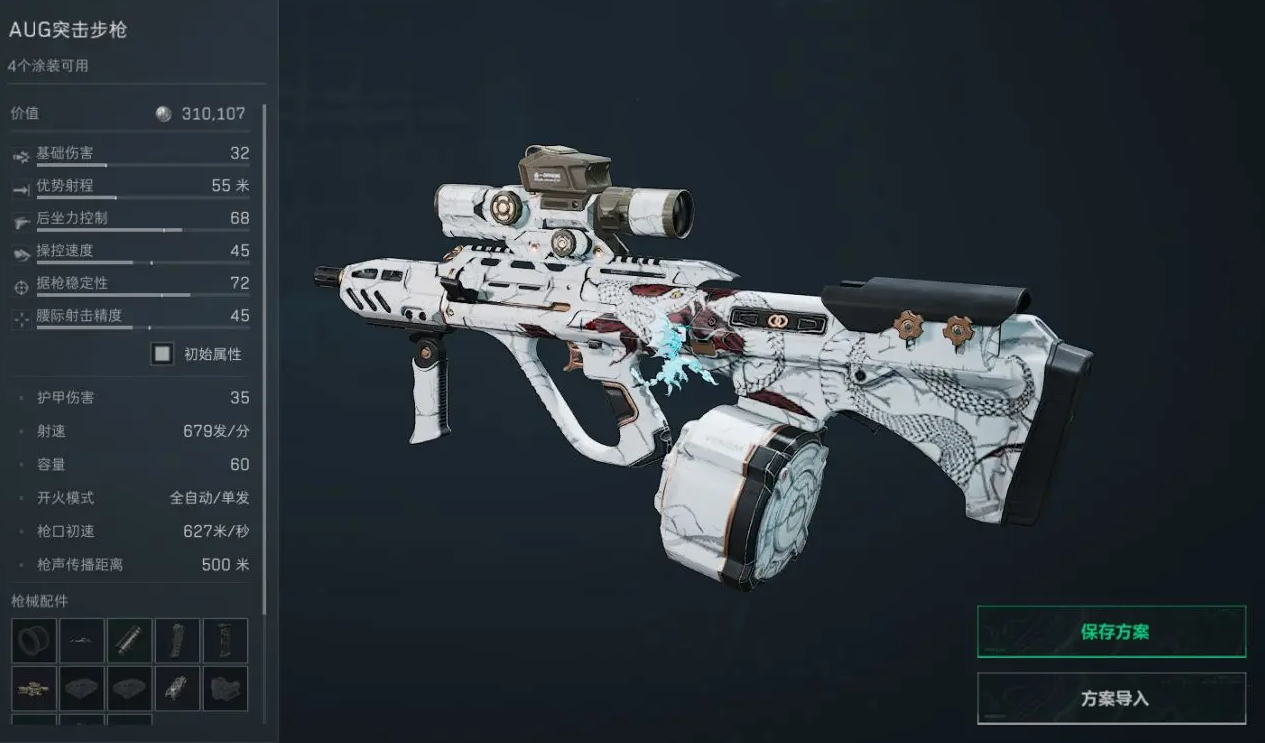The image size is (1265, 743).
Task: Select the bright white foregrip attachment slot
Action: [178, 689]
